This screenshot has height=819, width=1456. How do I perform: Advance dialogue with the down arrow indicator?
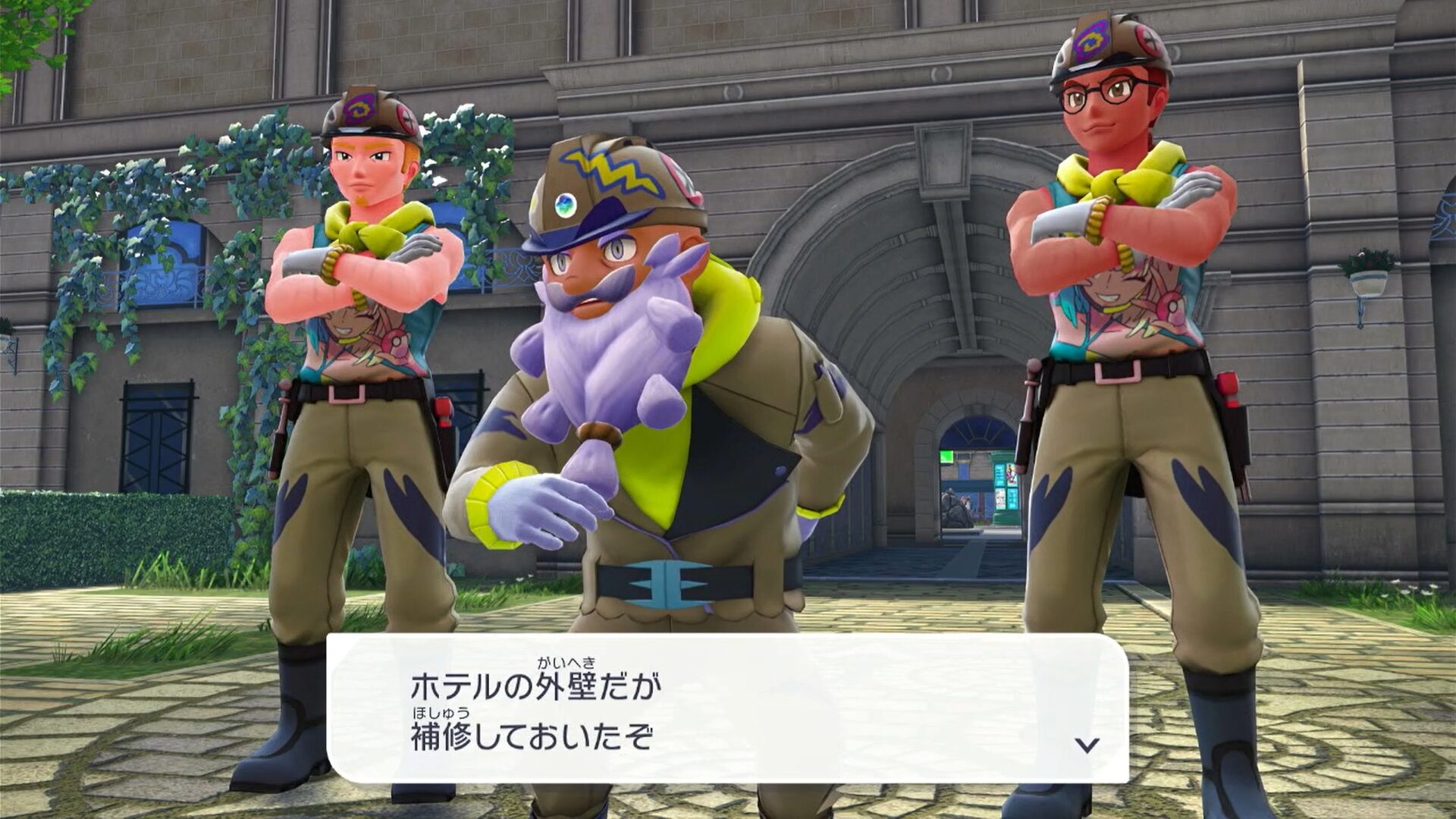click(1087, 745)
